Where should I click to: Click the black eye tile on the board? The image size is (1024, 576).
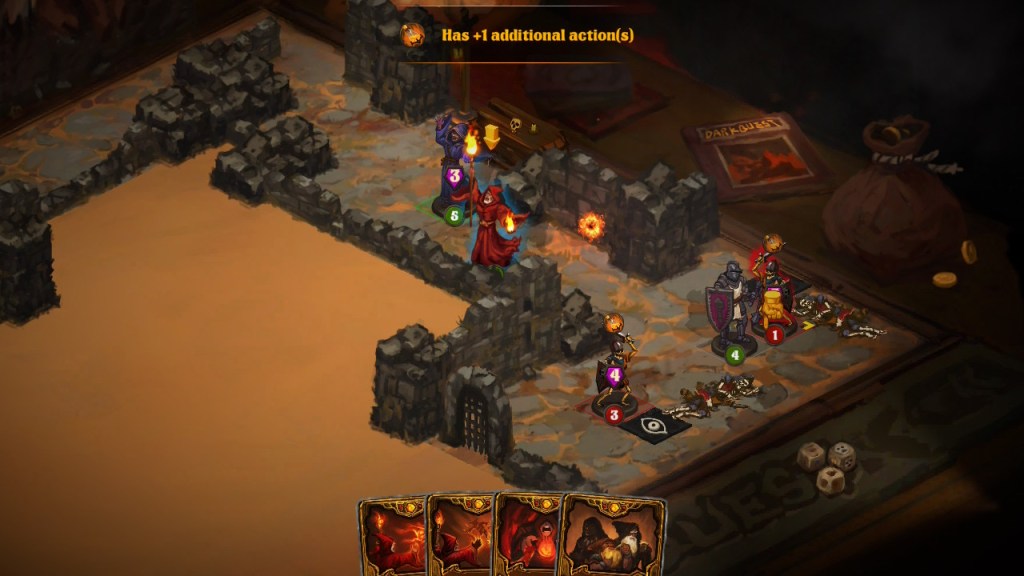pyautogui.click(x=654, y=424)
